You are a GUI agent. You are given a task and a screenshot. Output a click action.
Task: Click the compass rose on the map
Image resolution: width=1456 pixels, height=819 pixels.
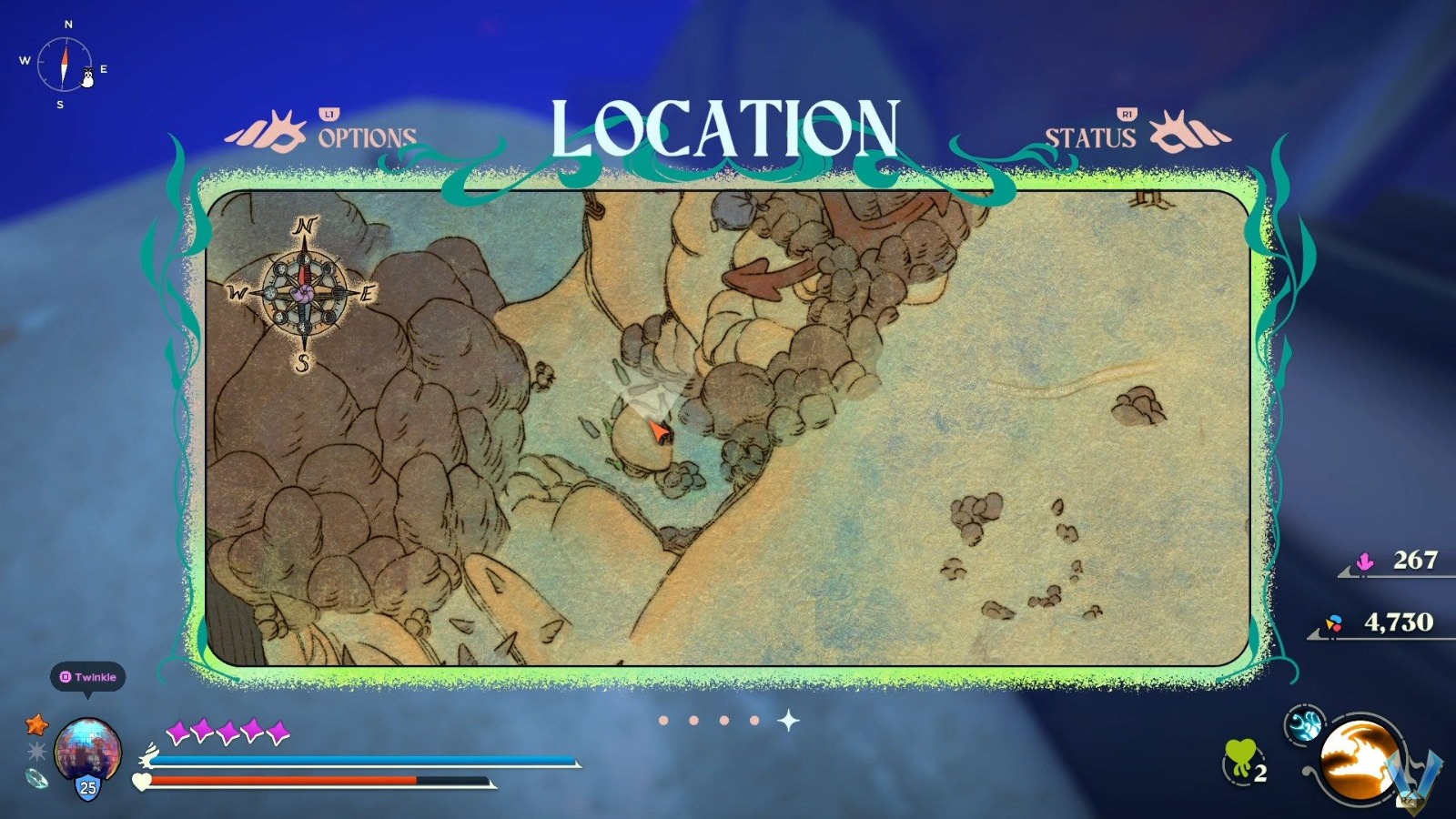pos(303,293)
